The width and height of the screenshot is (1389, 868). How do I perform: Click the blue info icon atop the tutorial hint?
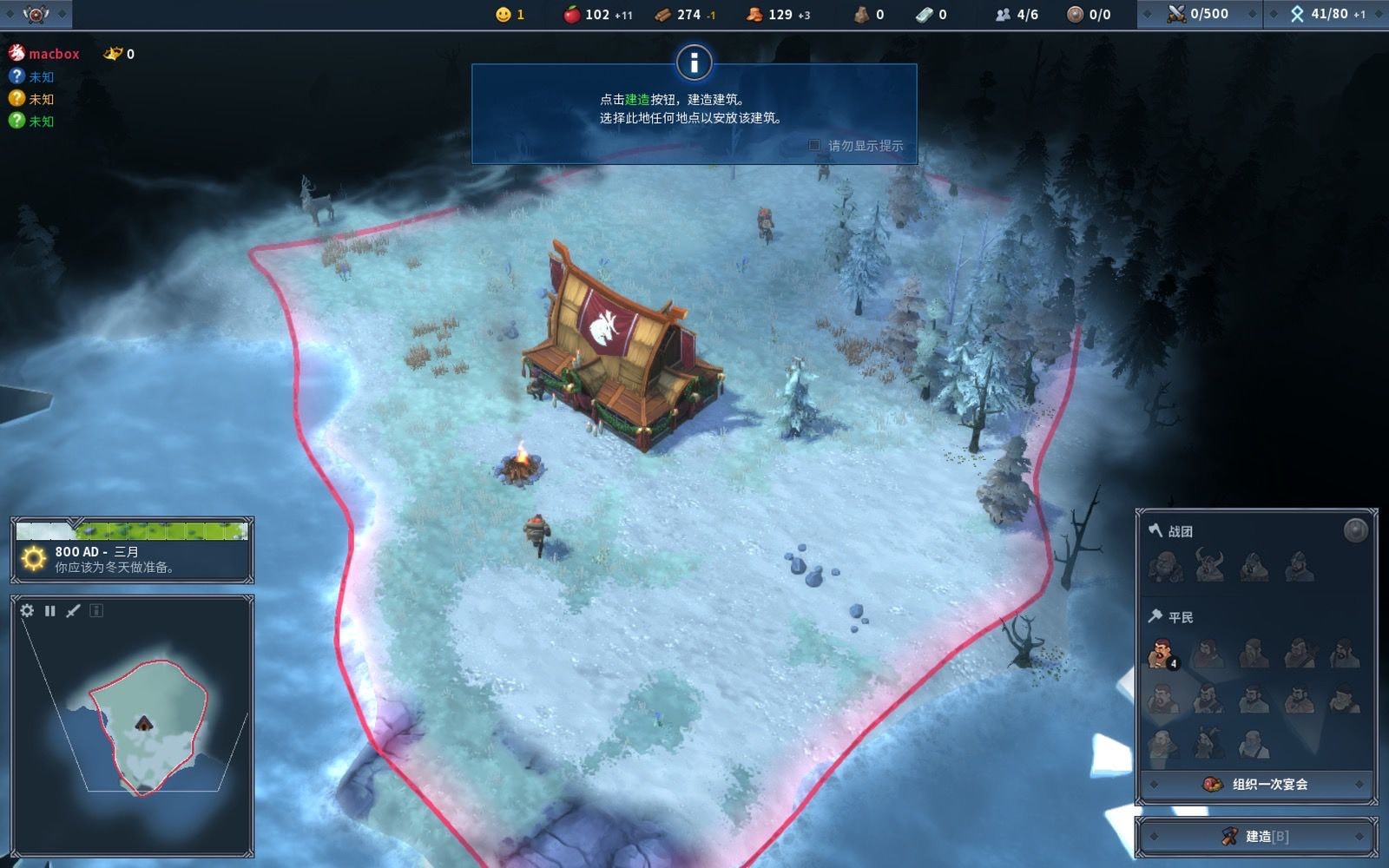point(694,62)
